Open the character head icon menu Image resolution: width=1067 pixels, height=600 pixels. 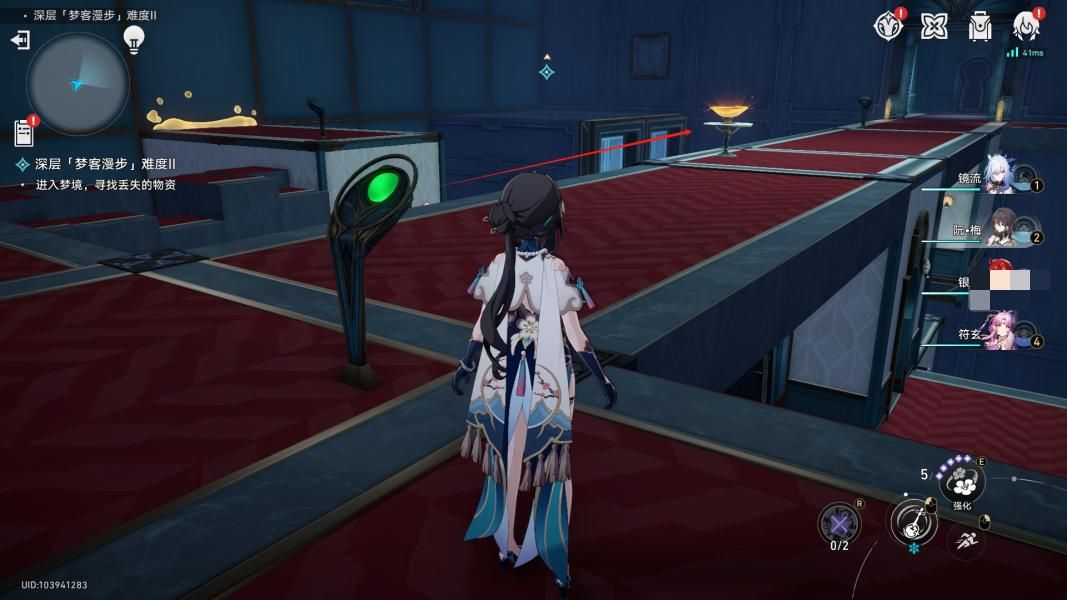click(1026, 26)
